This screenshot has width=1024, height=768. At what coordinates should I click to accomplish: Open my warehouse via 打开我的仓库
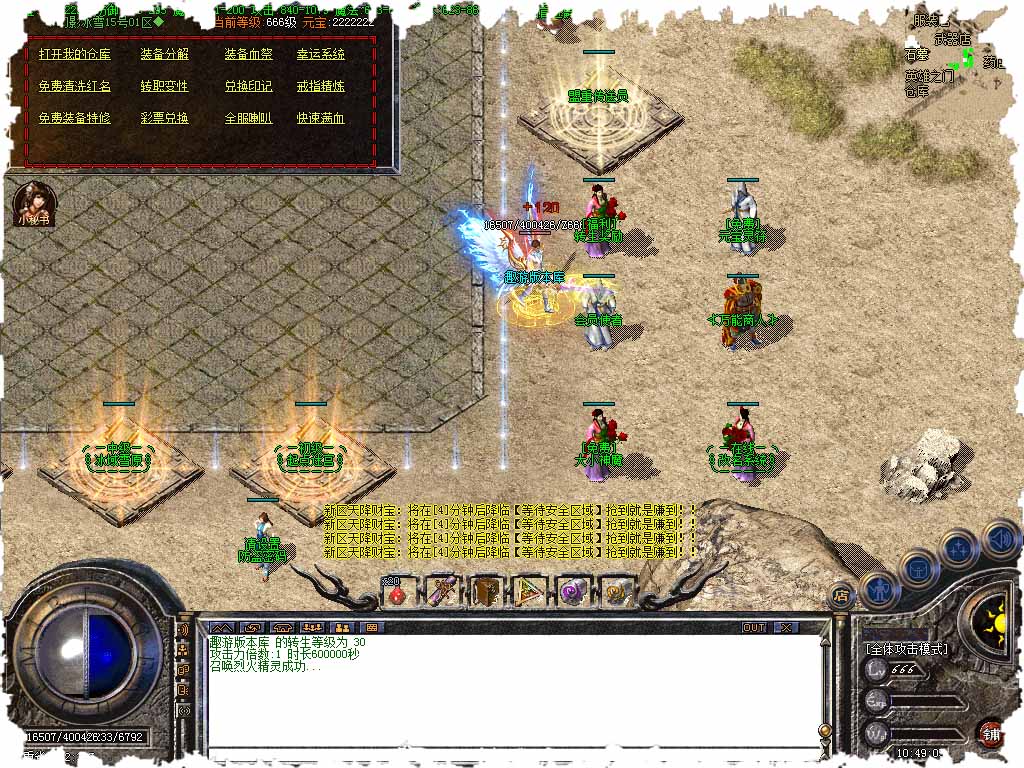74,54
